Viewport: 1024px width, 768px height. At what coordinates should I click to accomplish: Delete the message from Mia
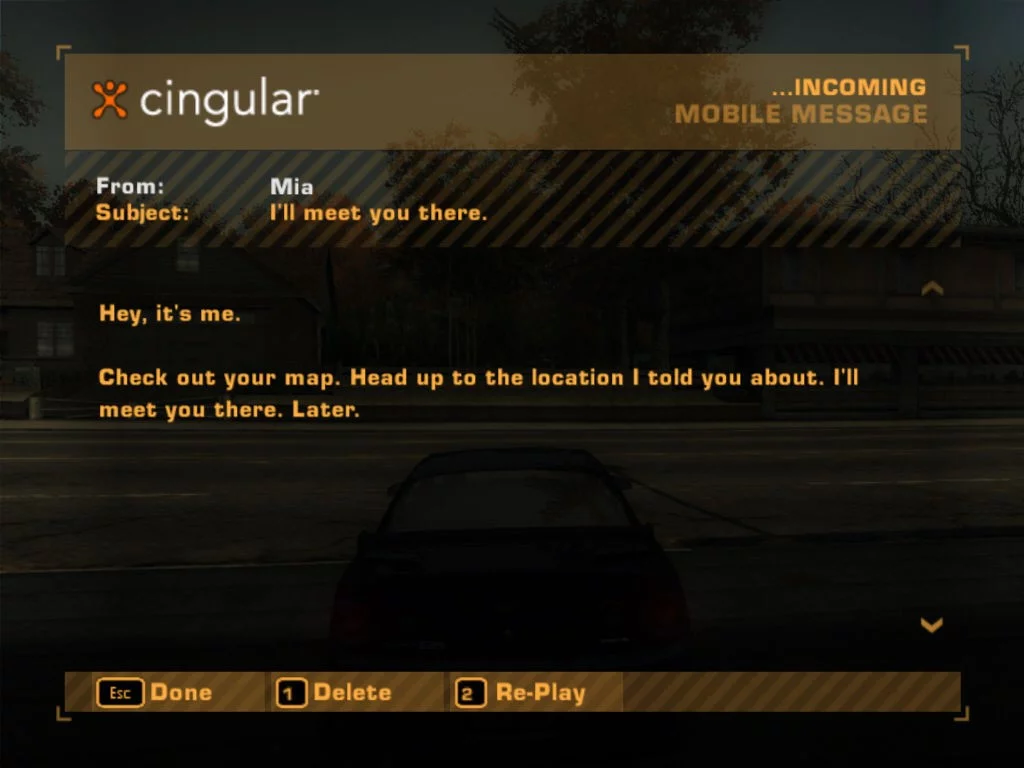334,692
